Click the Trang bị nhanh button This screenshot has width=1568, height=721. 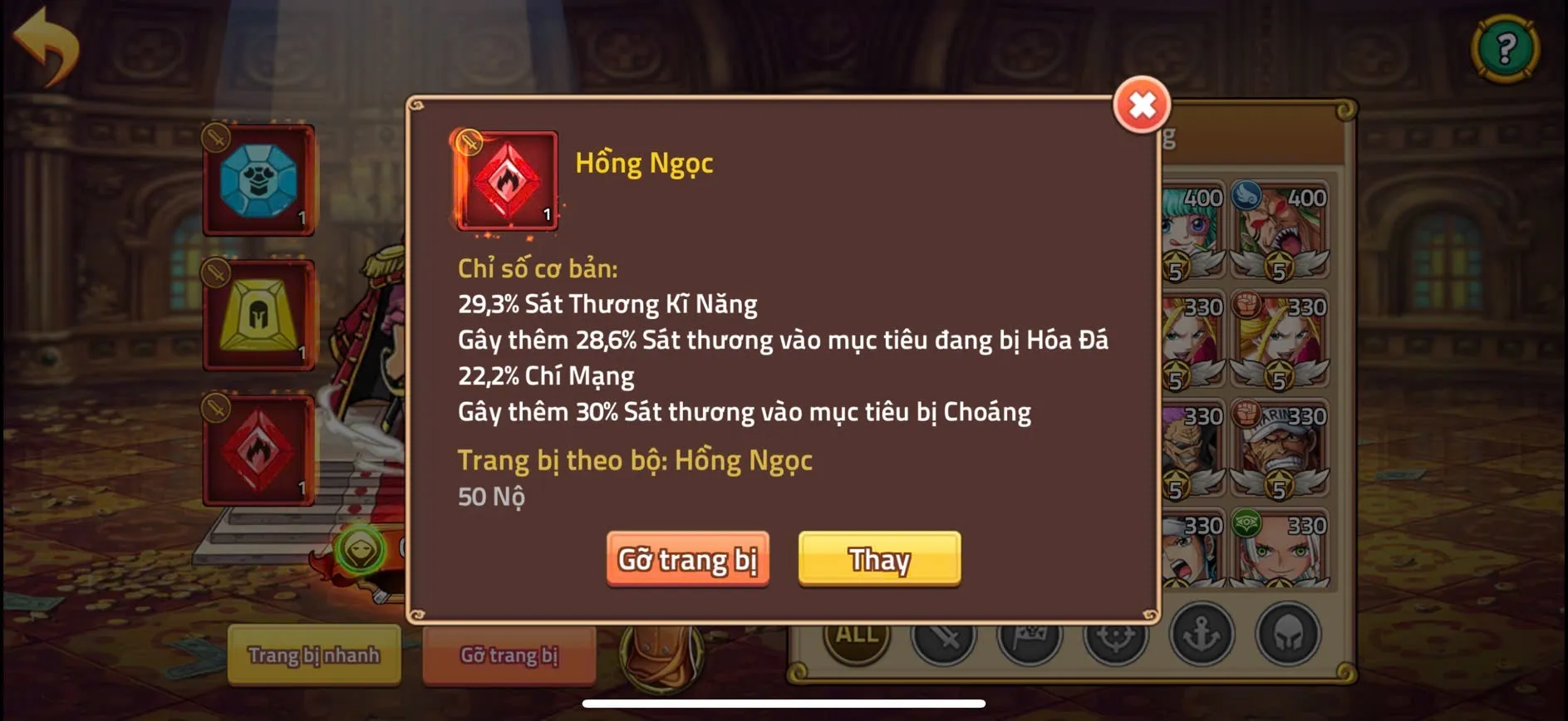pos(314,656)
